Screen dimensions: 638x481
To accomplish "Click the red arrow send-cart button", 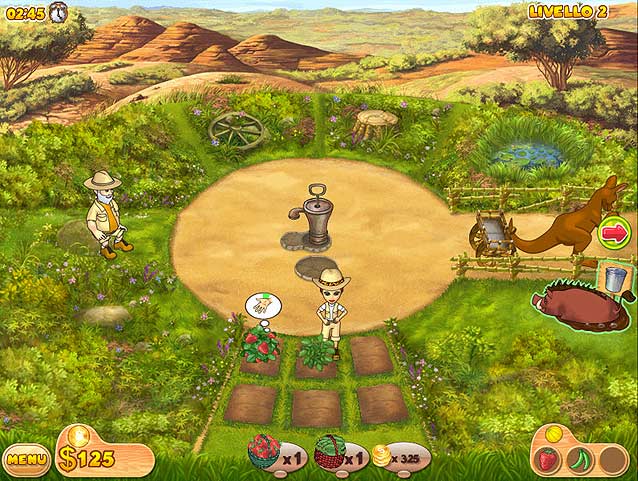I will tap(612, 236).
